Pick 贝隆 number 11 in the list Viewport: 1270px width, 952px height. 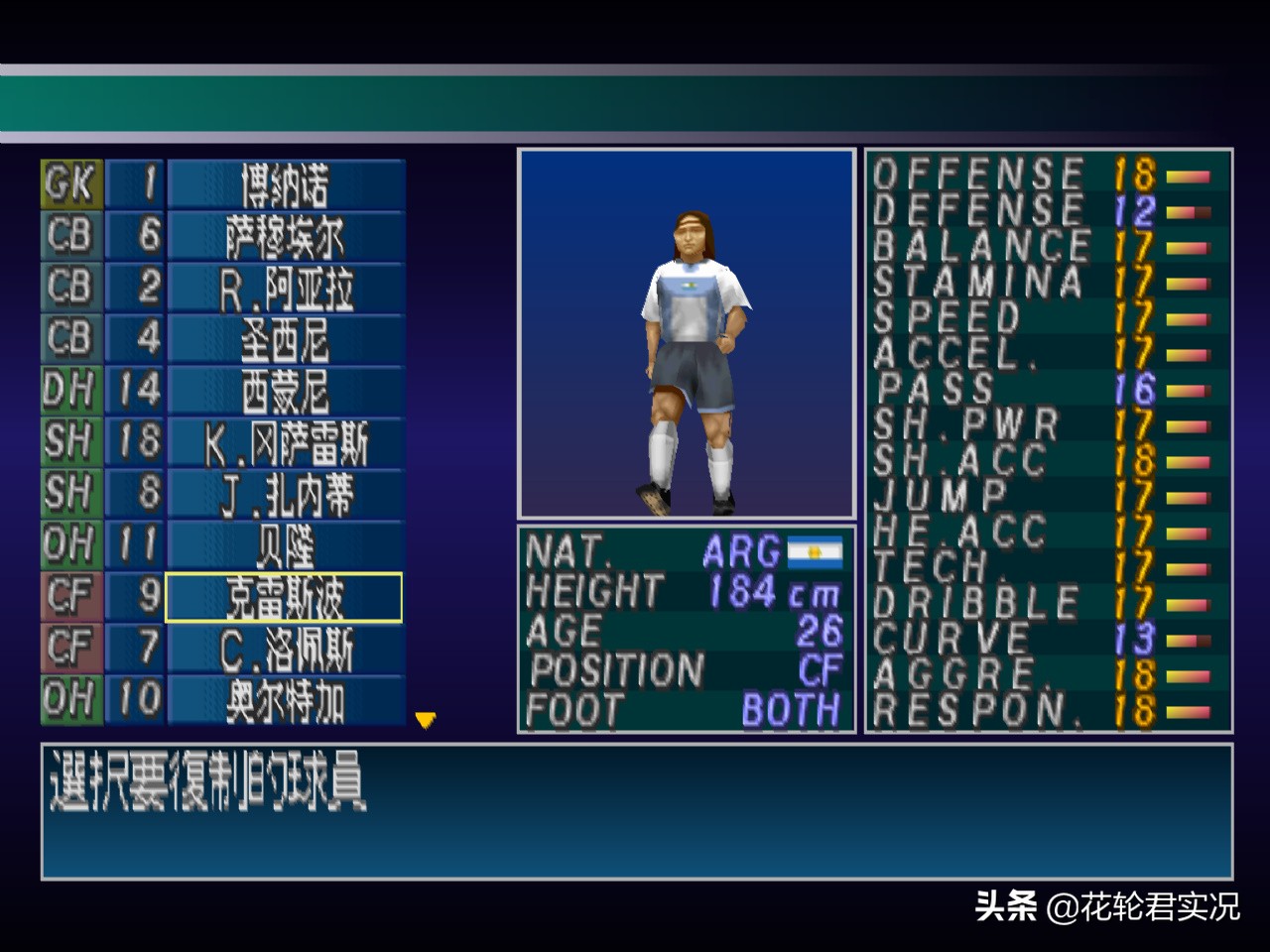[x=285, y=545]
